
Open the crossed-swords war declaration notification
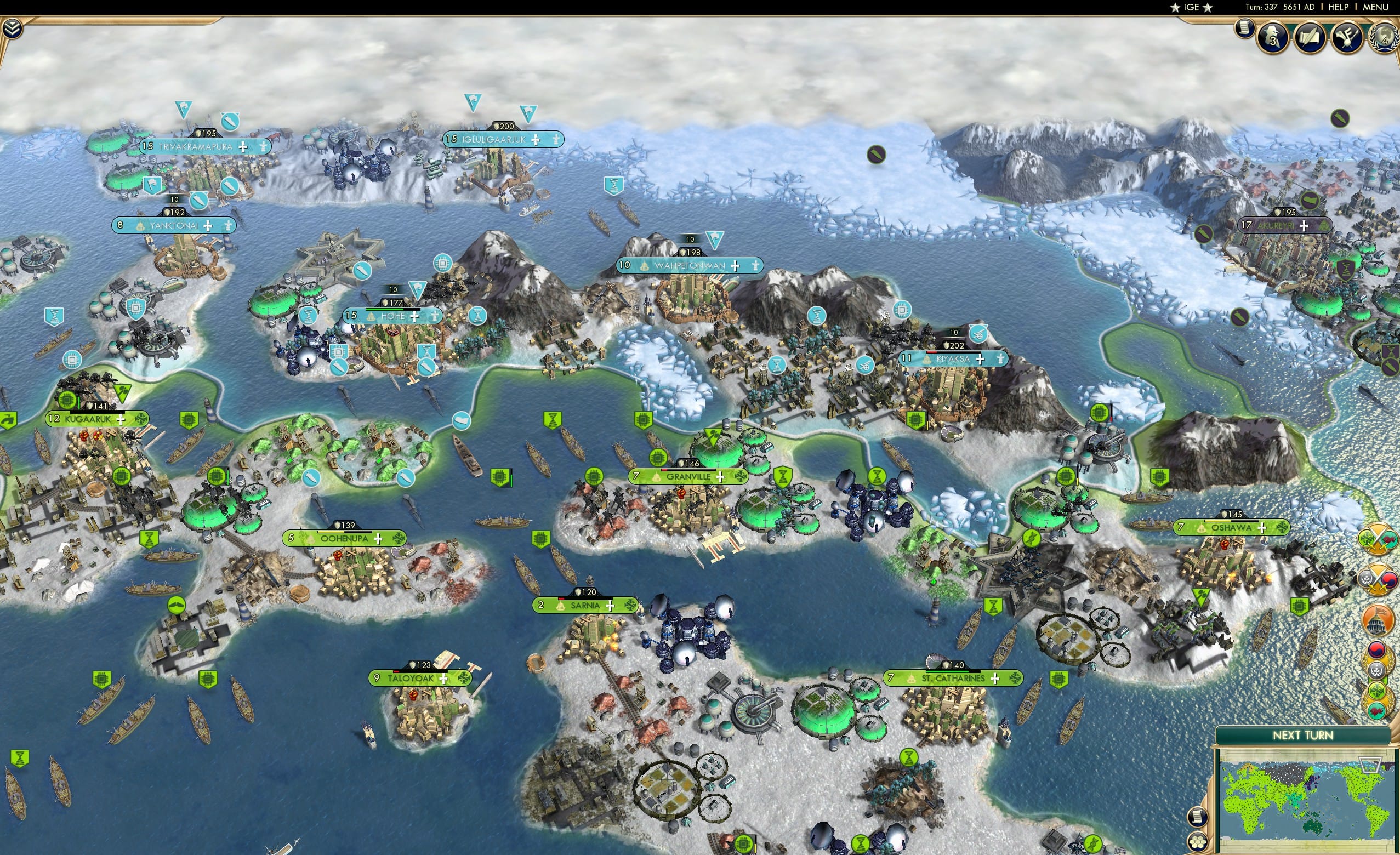1378,539
